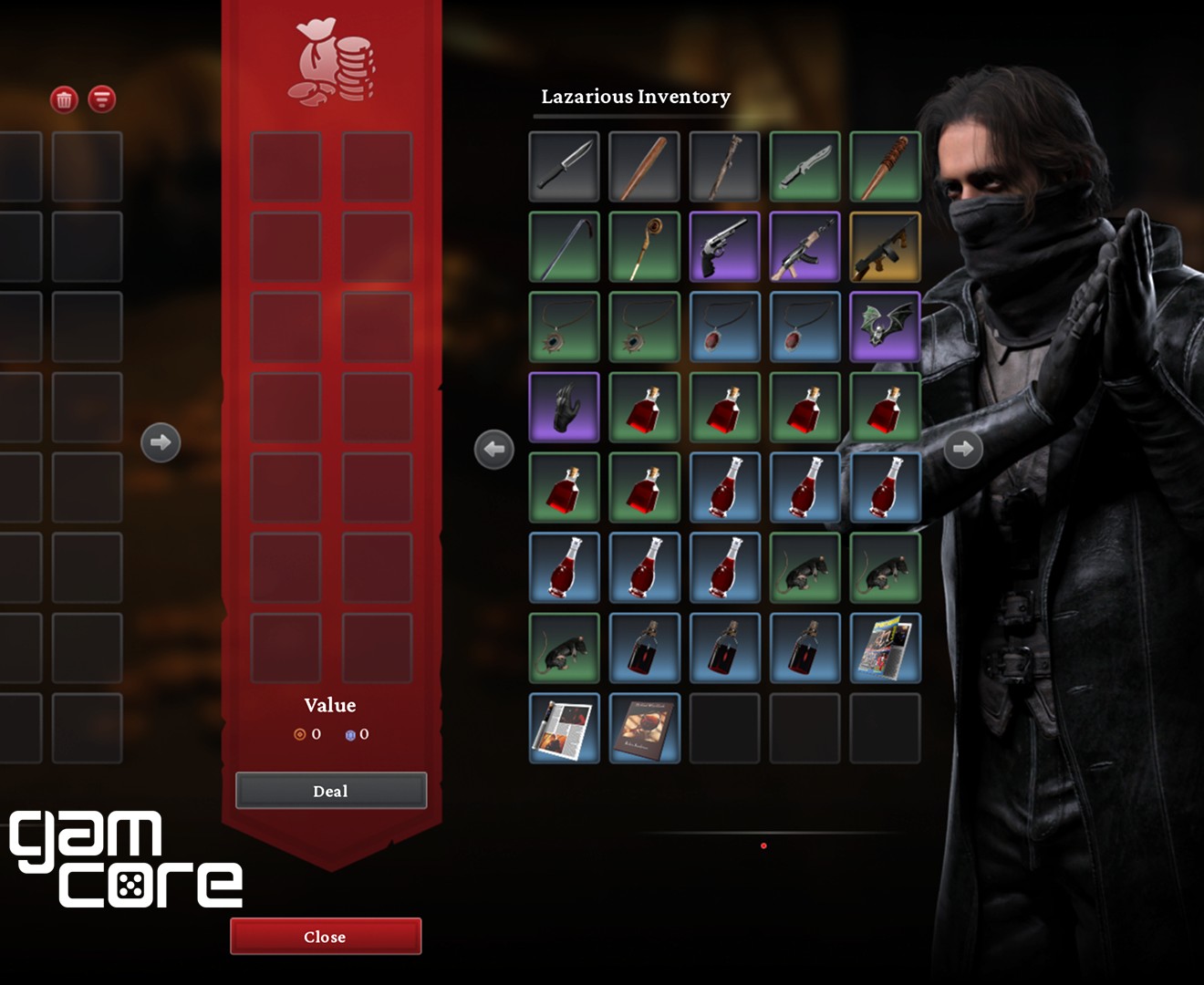Select the dark book item
This screenshot has height=985, width=1204.
tap(644, 729)
